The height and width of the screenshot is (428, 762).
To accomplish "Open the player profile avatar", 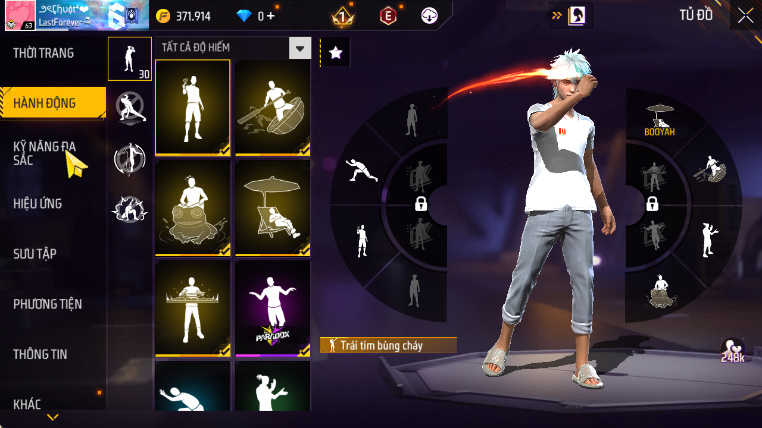I will pos(19,18).
